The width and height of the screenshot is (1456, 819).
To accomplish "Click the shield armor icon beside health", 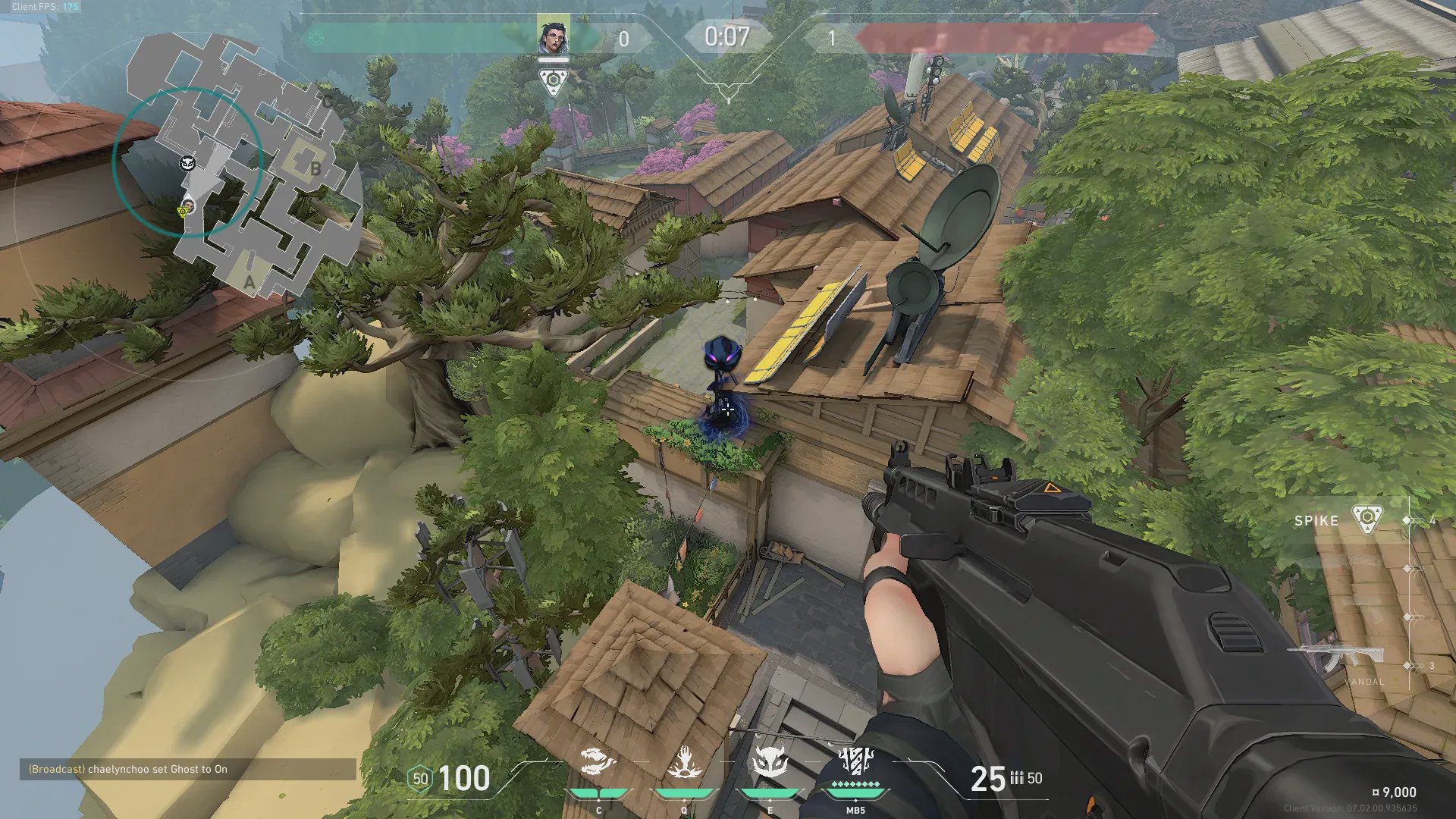I will (x=420, y=779).
